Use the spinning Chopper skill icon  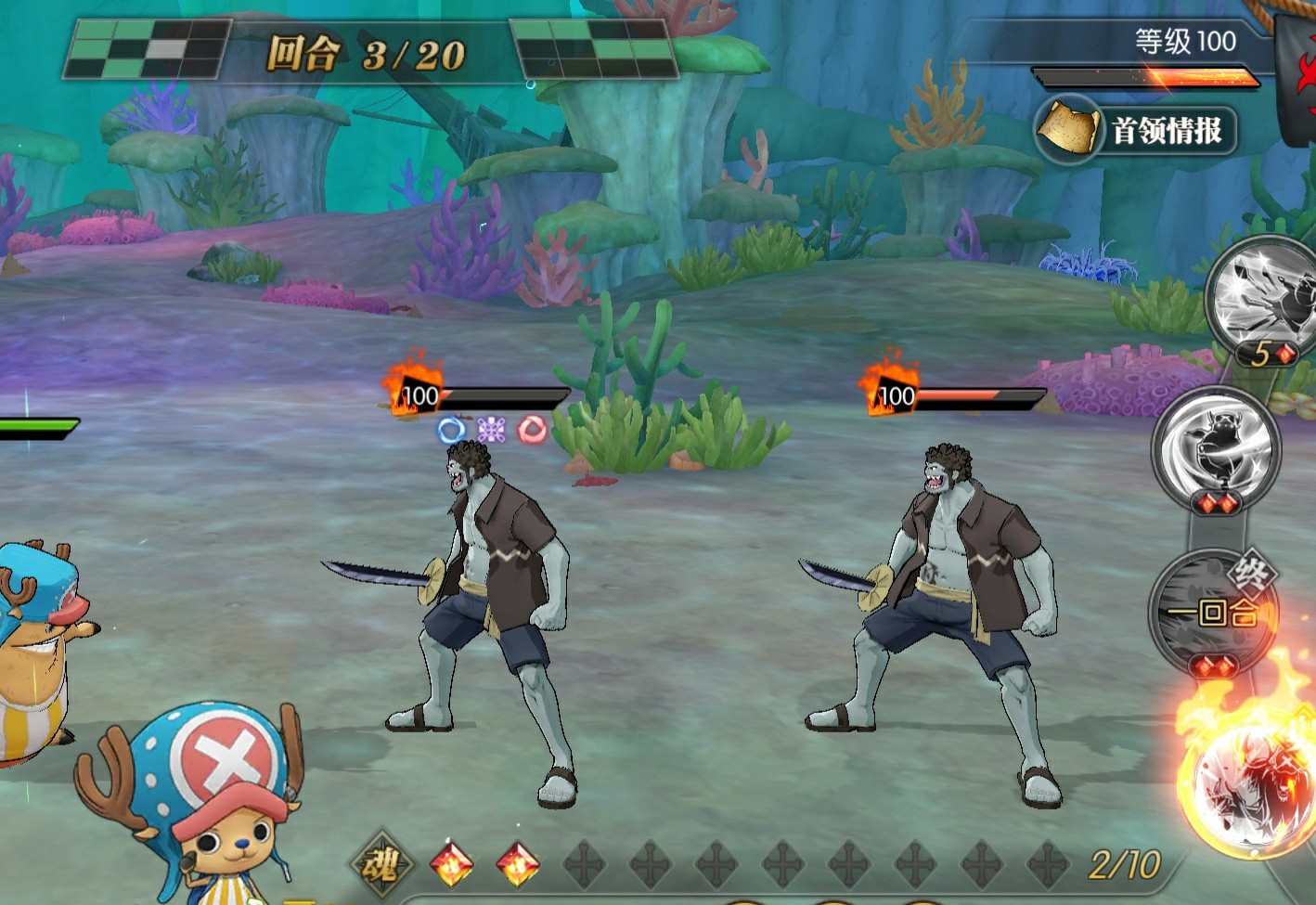pyautogui.click(x=1217, y=448)
